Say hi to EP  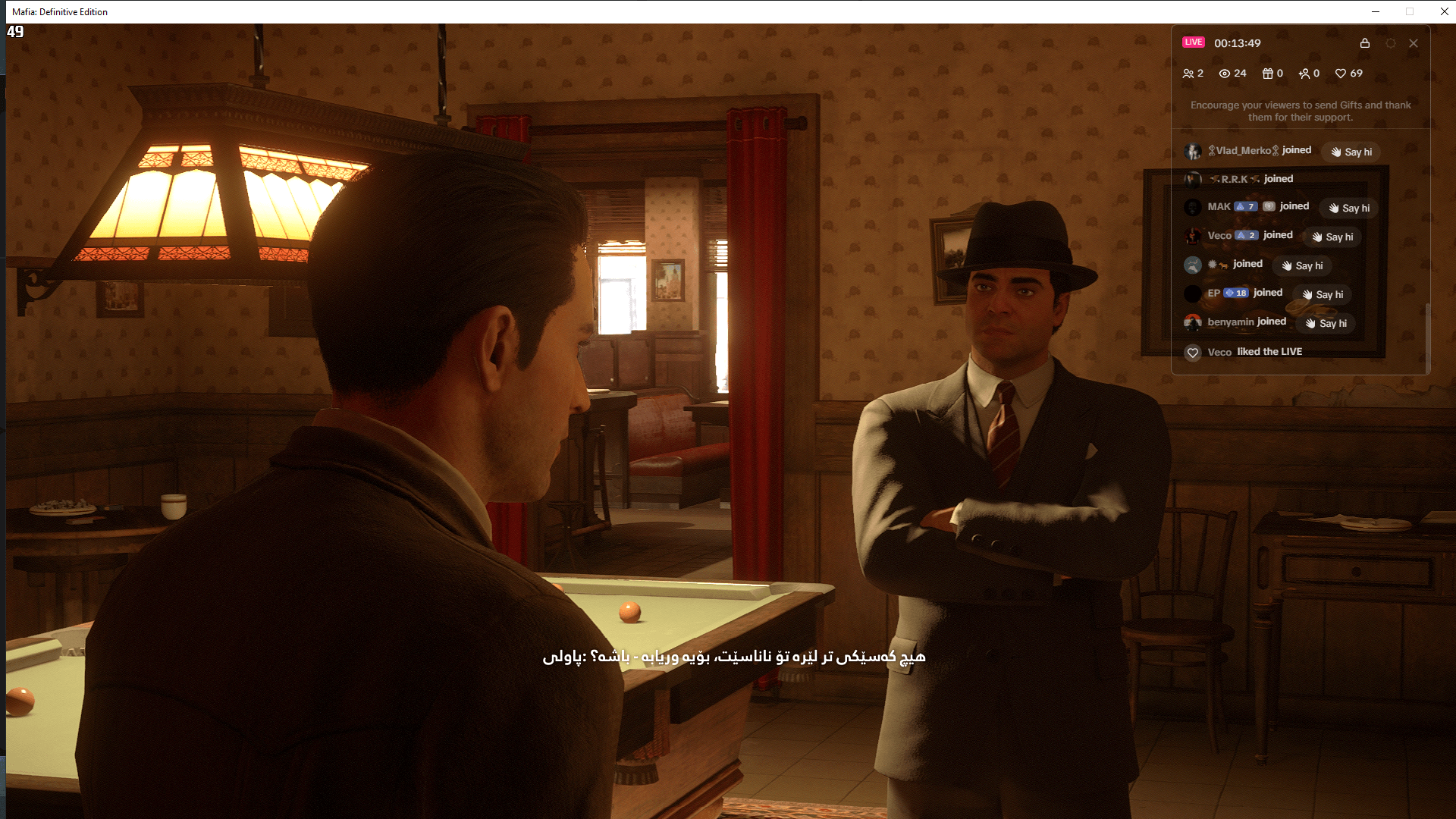coord(1322,294)
